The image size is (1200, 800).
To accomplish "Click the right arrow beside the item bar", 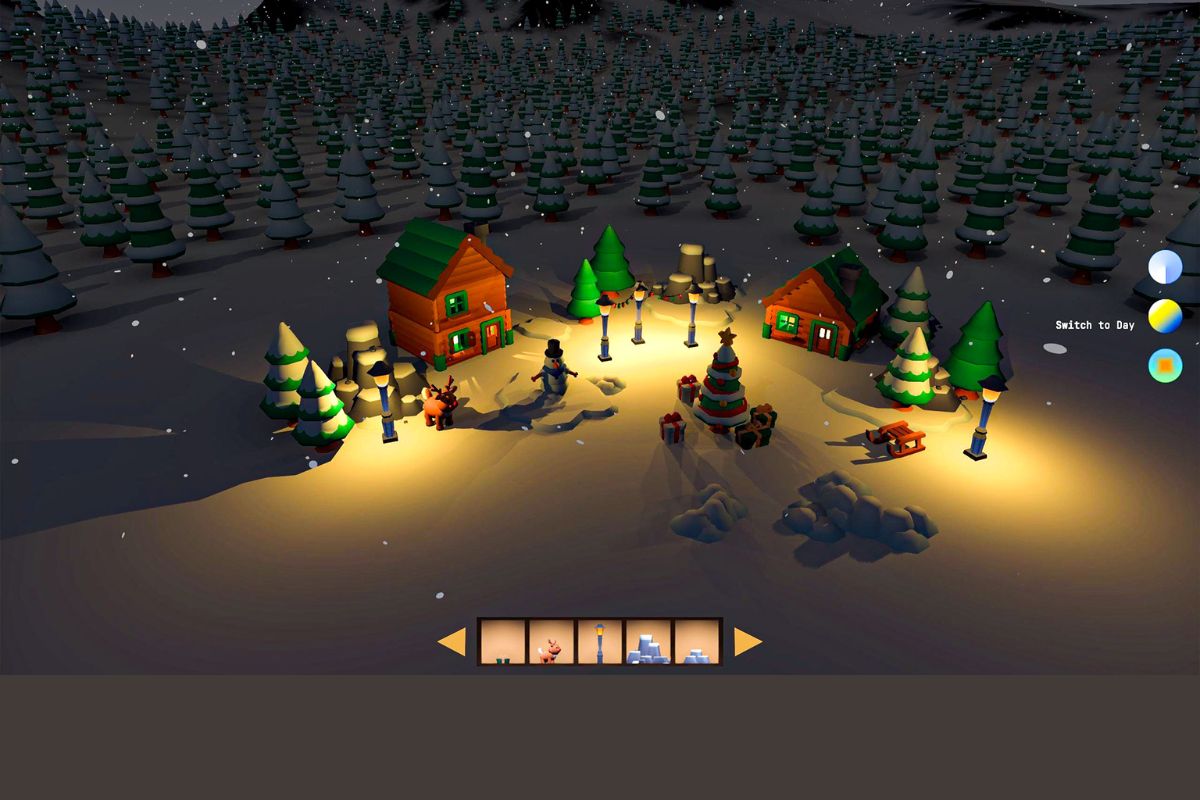I will click(747, 642).
